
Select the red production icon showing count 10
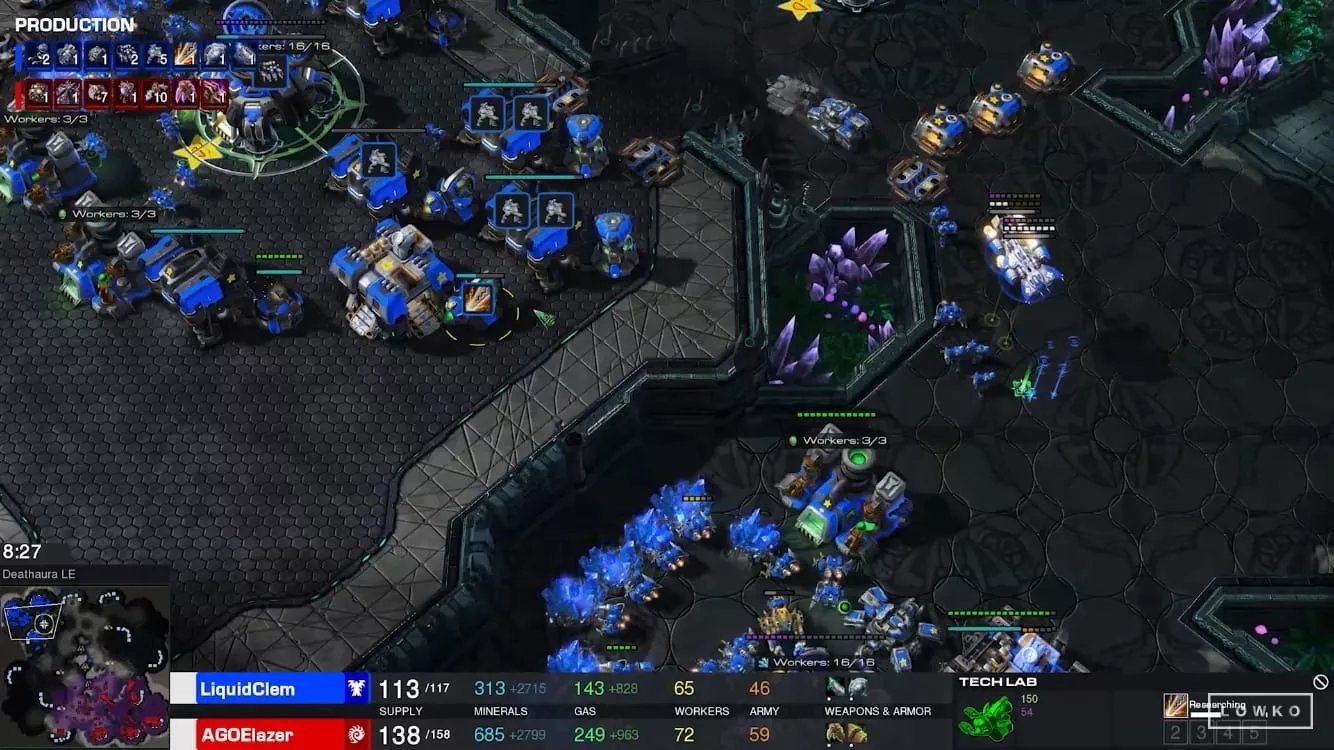coord(156,94)
